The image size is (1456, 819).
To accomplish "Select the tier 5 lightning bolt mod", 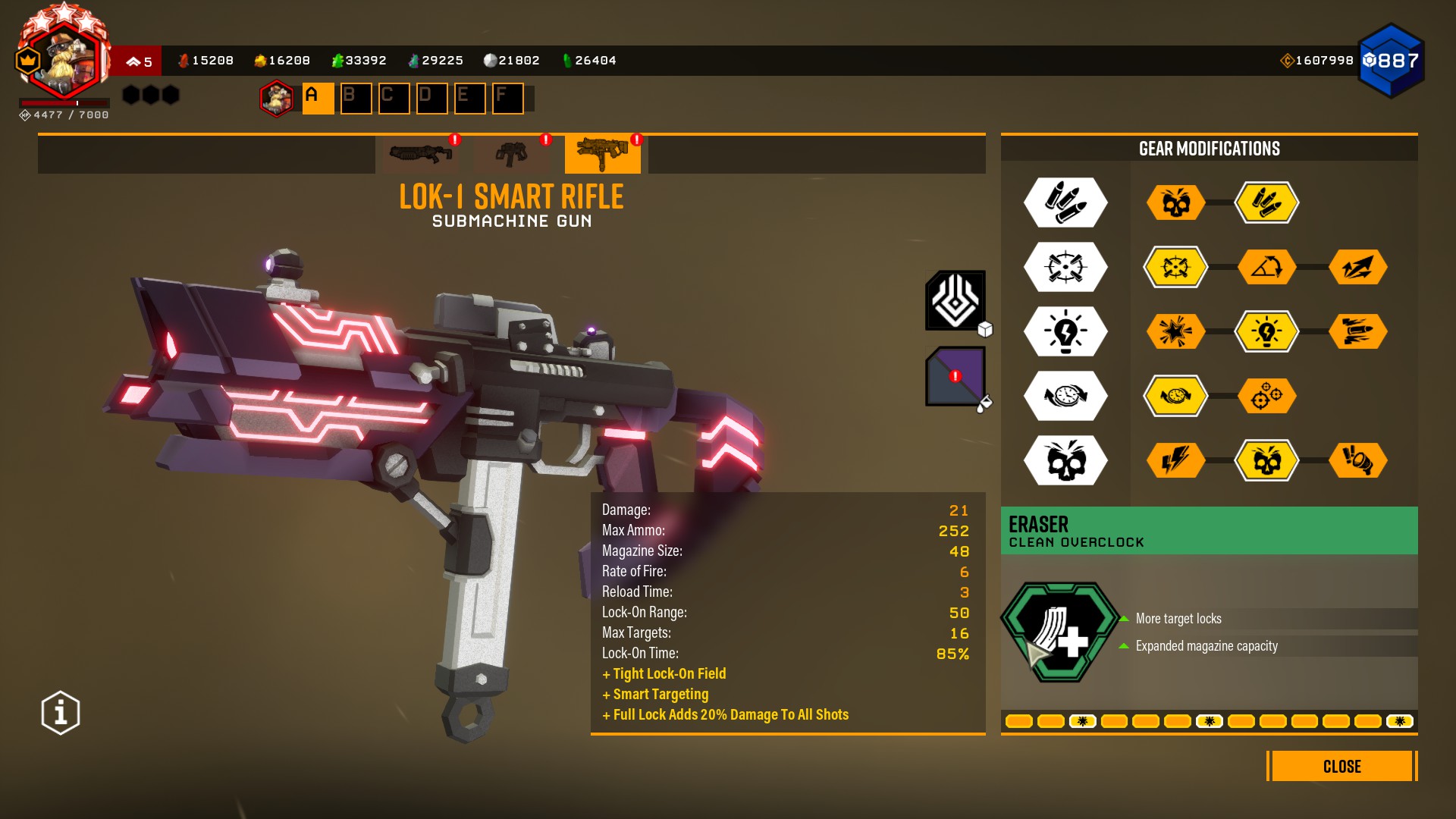I will [x=1175, y=460].
